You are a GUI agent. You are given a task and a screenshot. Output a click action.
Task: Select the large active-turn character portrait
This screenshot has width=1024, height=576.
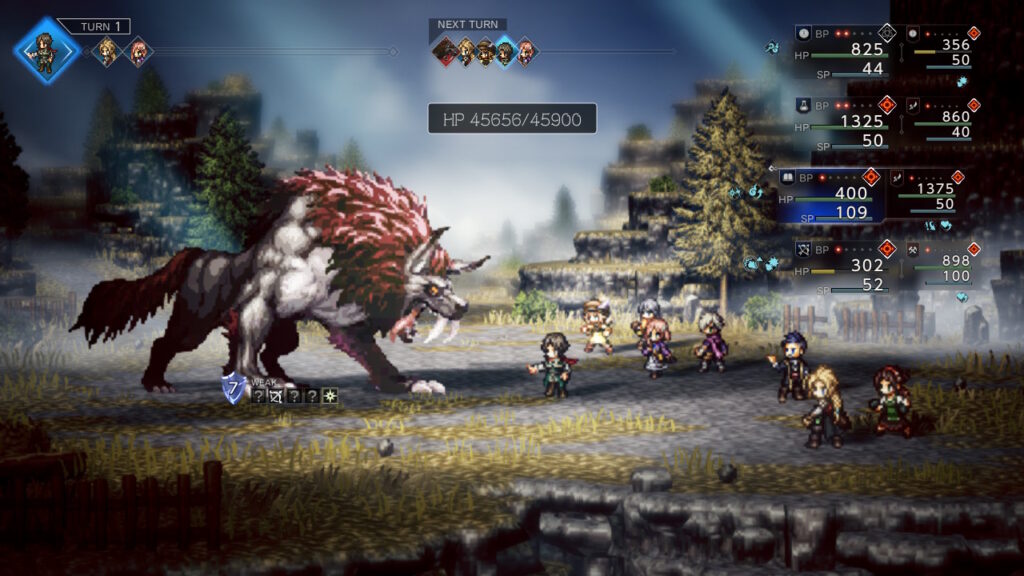(46, 50)
